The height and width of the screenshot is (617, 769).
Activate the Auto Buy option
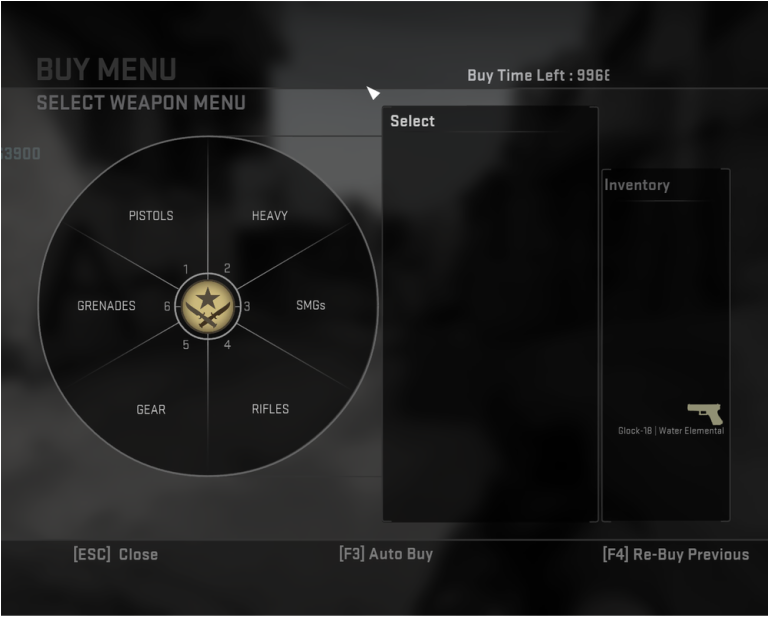386,554
